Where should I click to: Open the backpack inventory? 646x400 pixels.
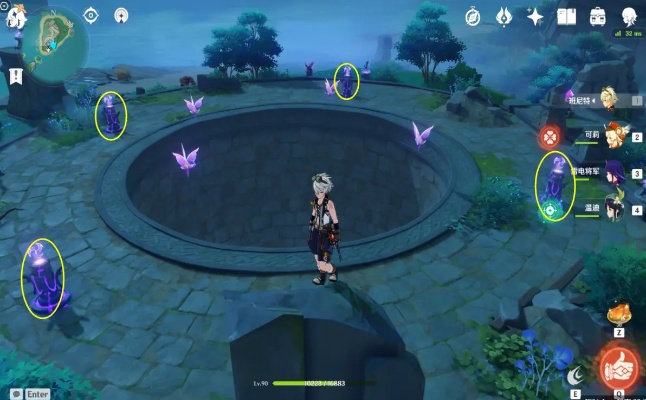coord(598,16)
